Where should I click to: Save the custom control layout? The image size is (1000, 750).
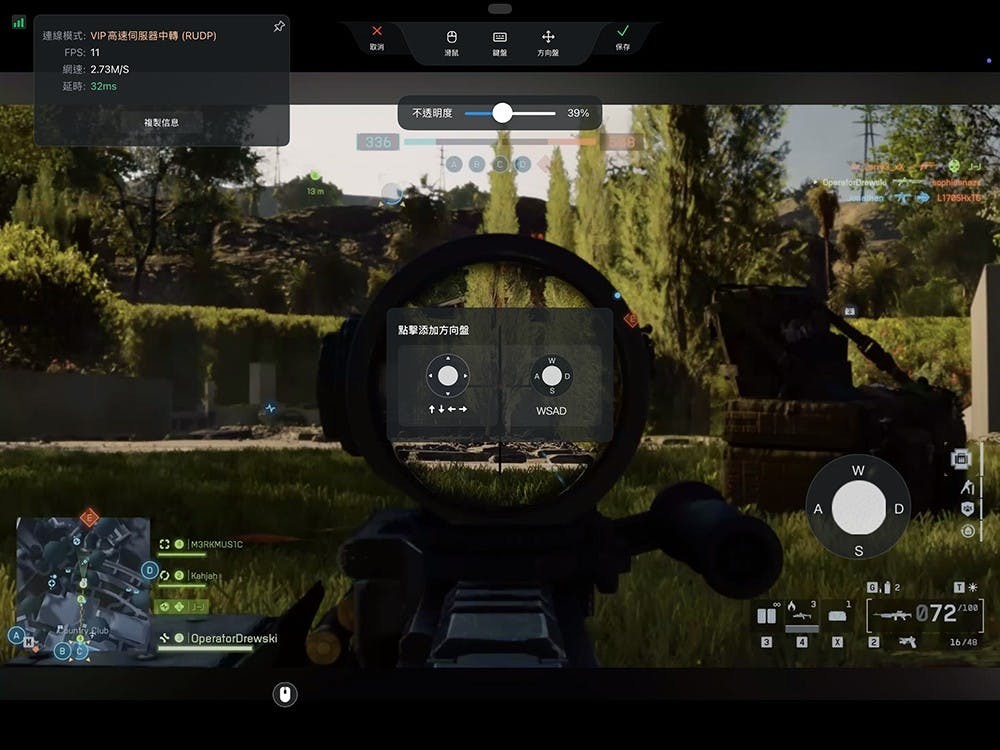(x=623, y=38)
